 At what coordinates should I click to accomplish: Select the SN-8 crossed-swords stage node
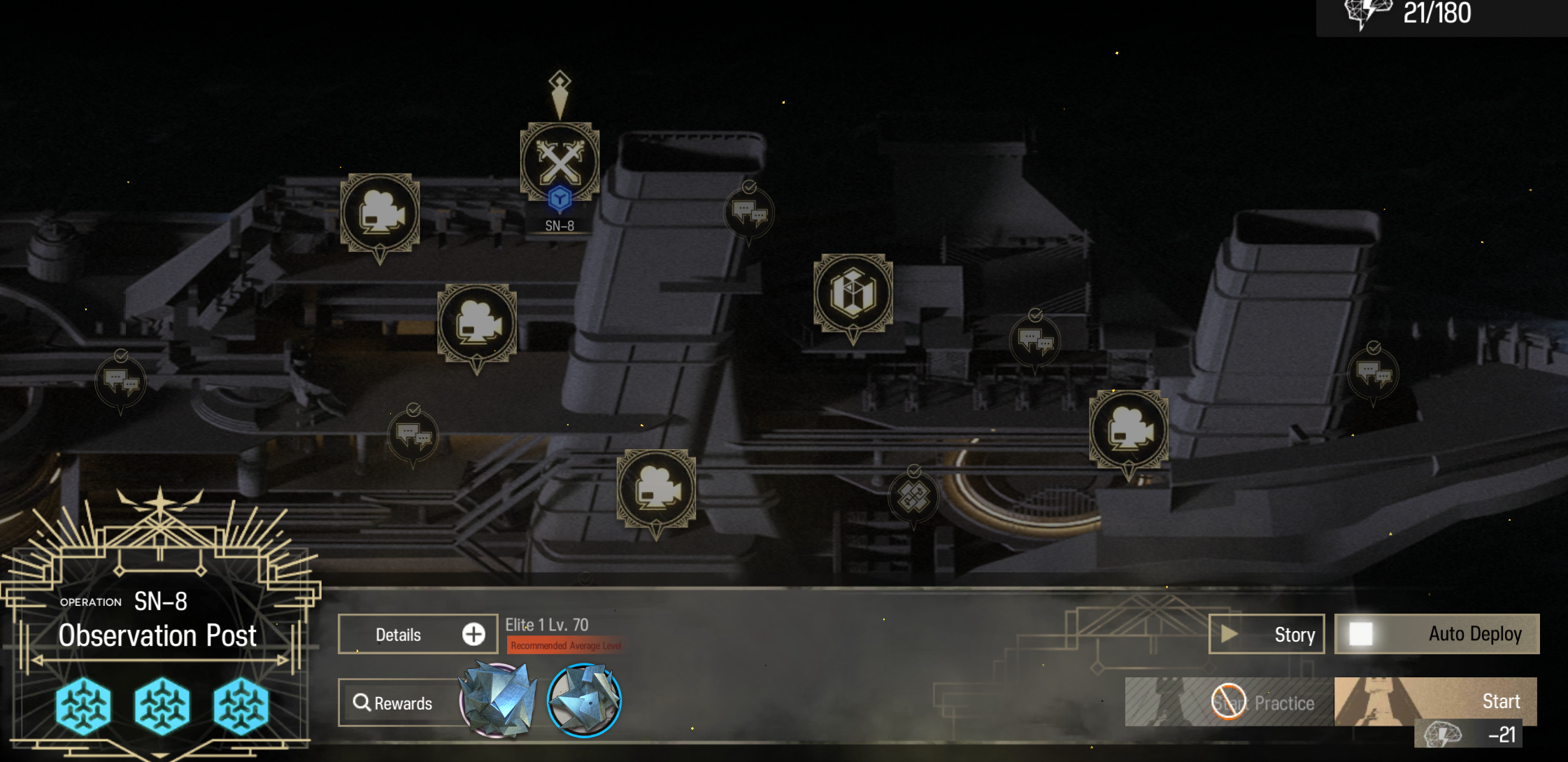(560, 163)
